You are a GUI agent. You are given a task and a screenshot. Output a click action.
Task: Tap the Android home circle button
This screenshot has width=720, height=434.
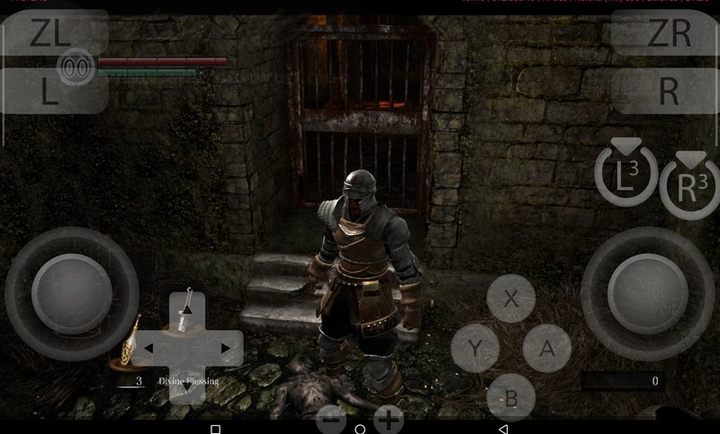tap(360, 428)
